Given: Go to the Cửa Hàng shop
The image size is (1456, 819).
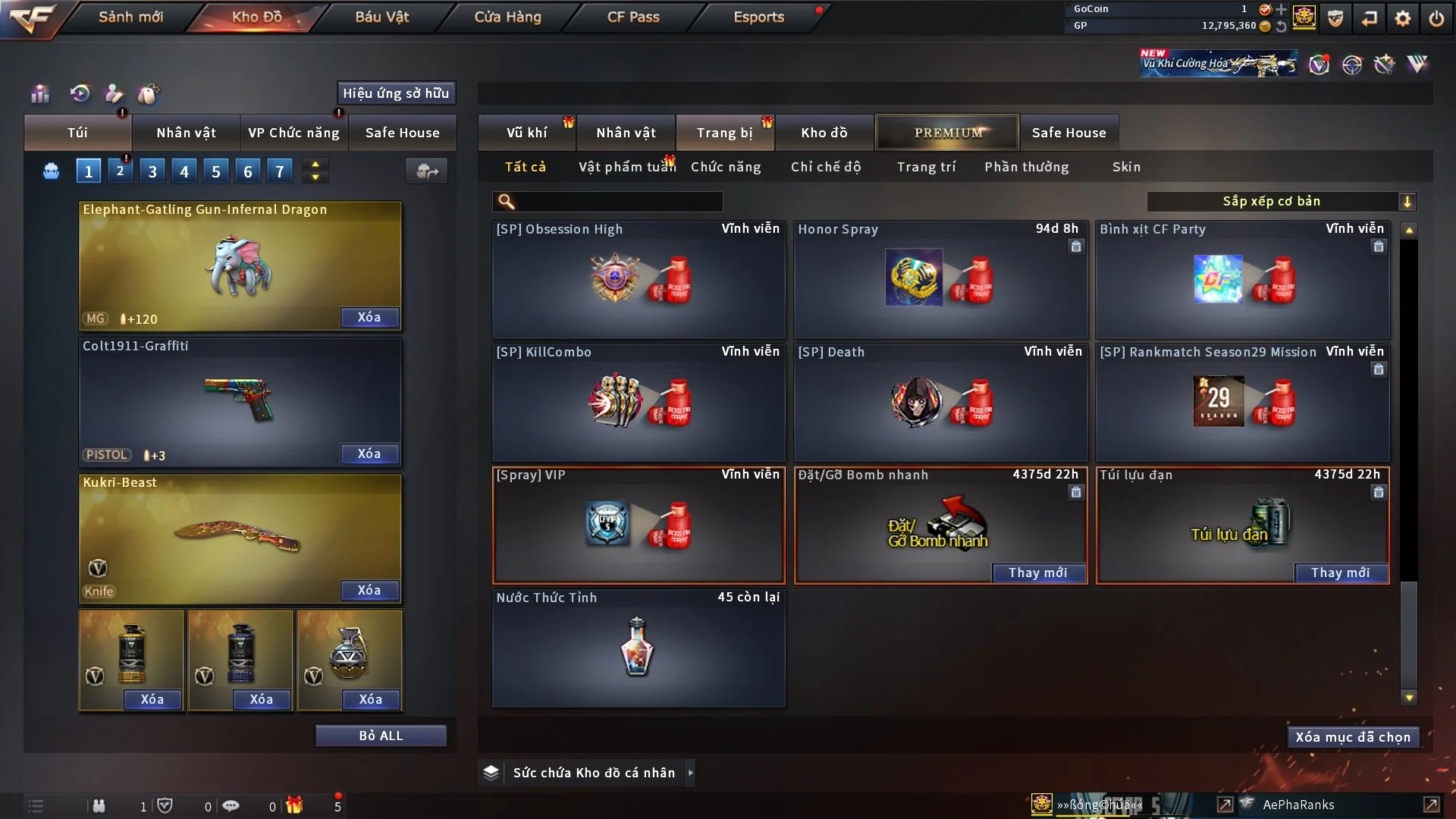Looking at the screenshot, I should click(507, 17).
